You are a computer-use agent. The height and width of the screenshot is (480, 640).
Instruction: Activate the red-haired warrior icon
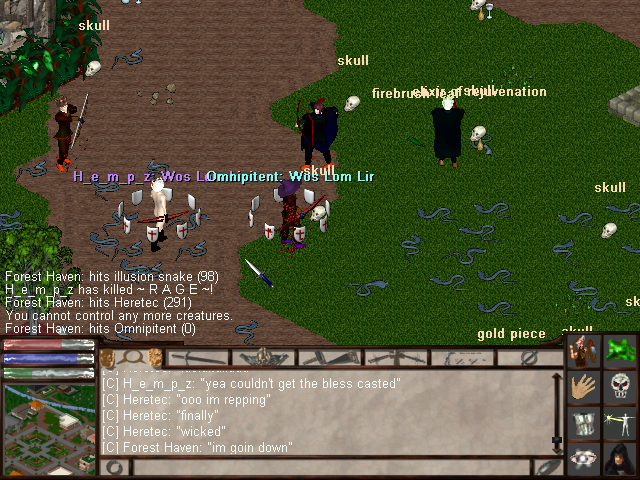(586, 351)
